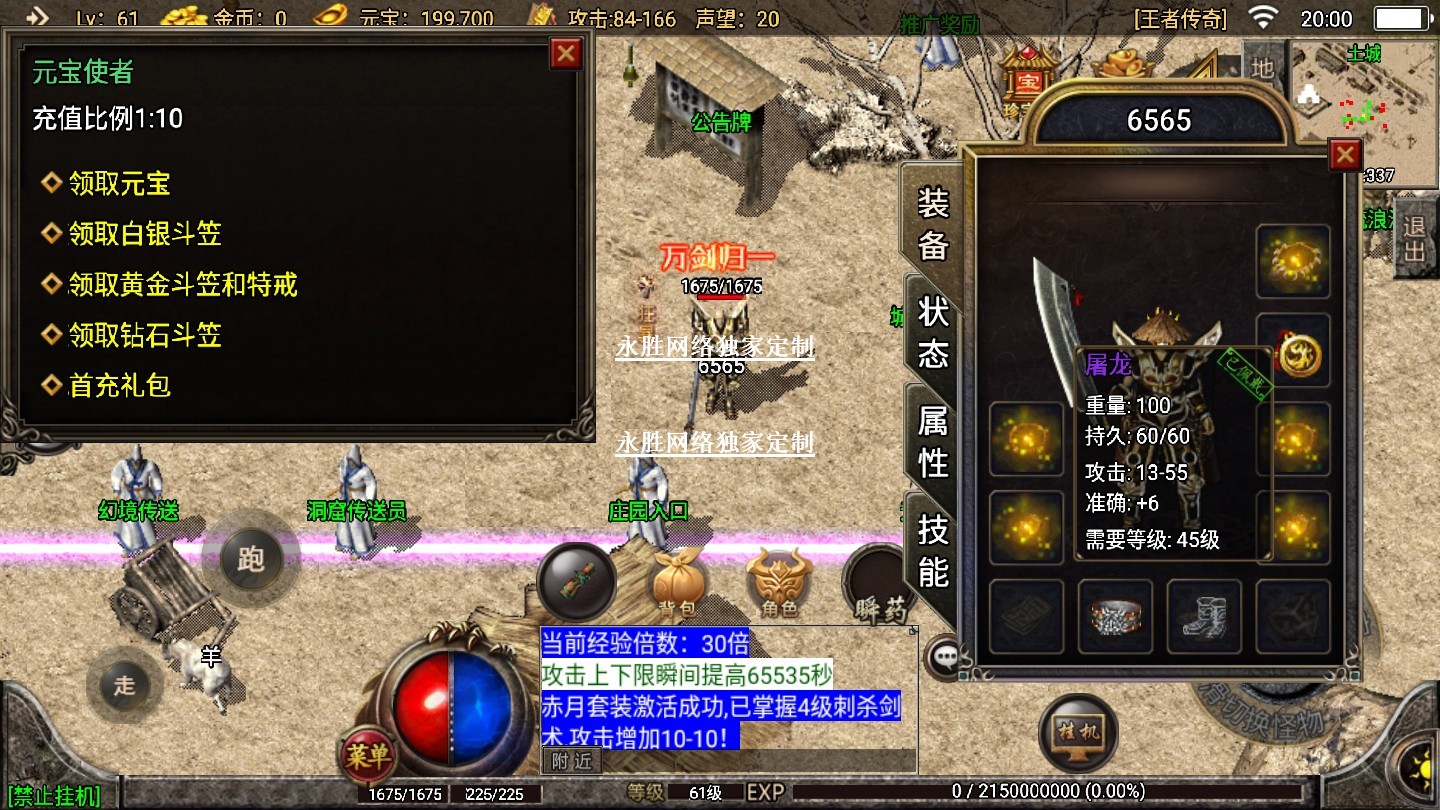Close the character equipment panel
Image resolution: width=1440 pixels, height=810 pixels.
coord(1345,155)
